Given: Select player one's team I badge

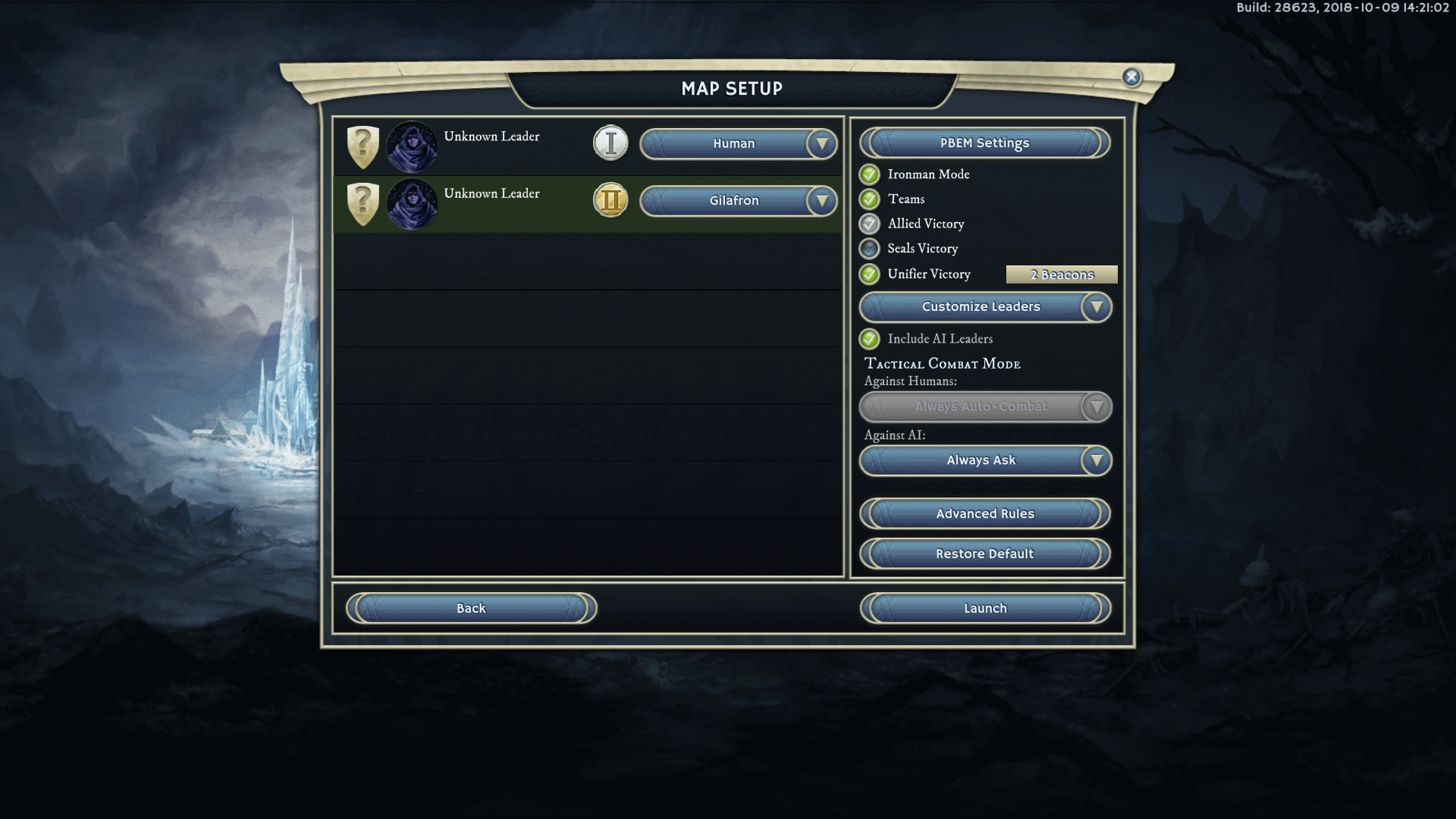Looking at the screenshot, I should (610, 143).
